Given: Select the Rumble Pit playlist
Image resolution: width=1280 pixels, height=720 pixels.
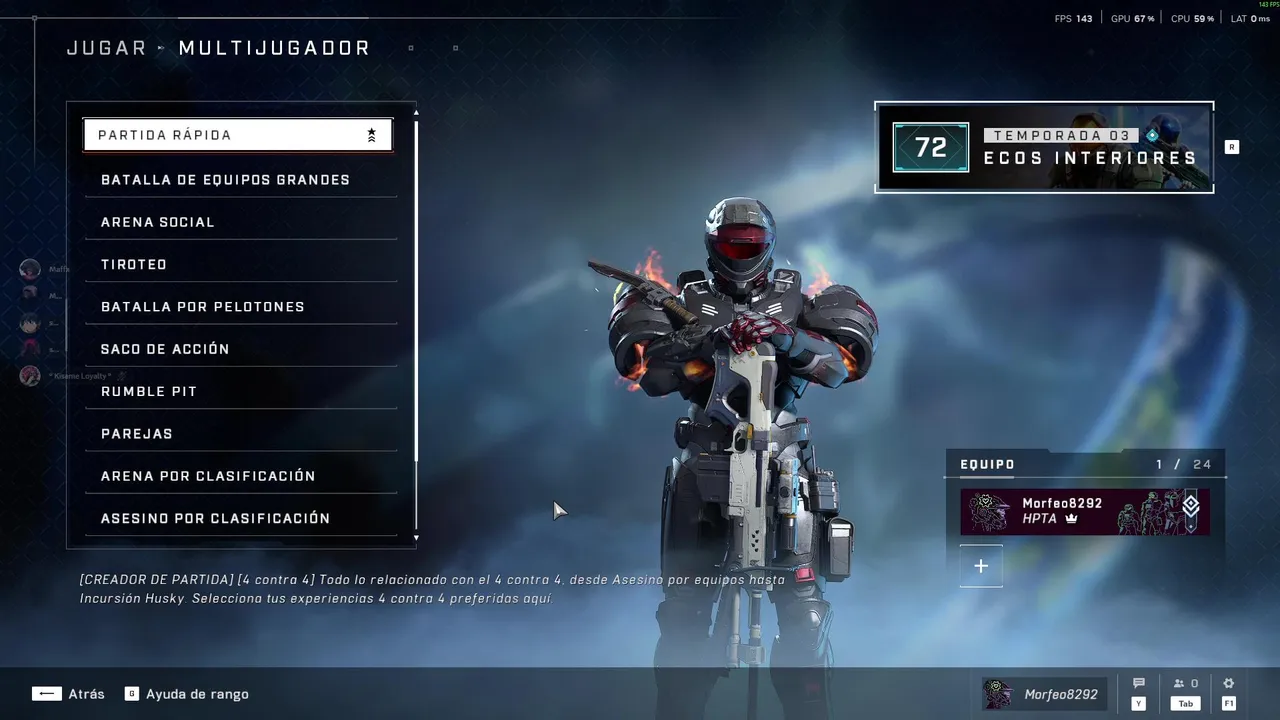Looking at the screenshot, I should (240, 392).
